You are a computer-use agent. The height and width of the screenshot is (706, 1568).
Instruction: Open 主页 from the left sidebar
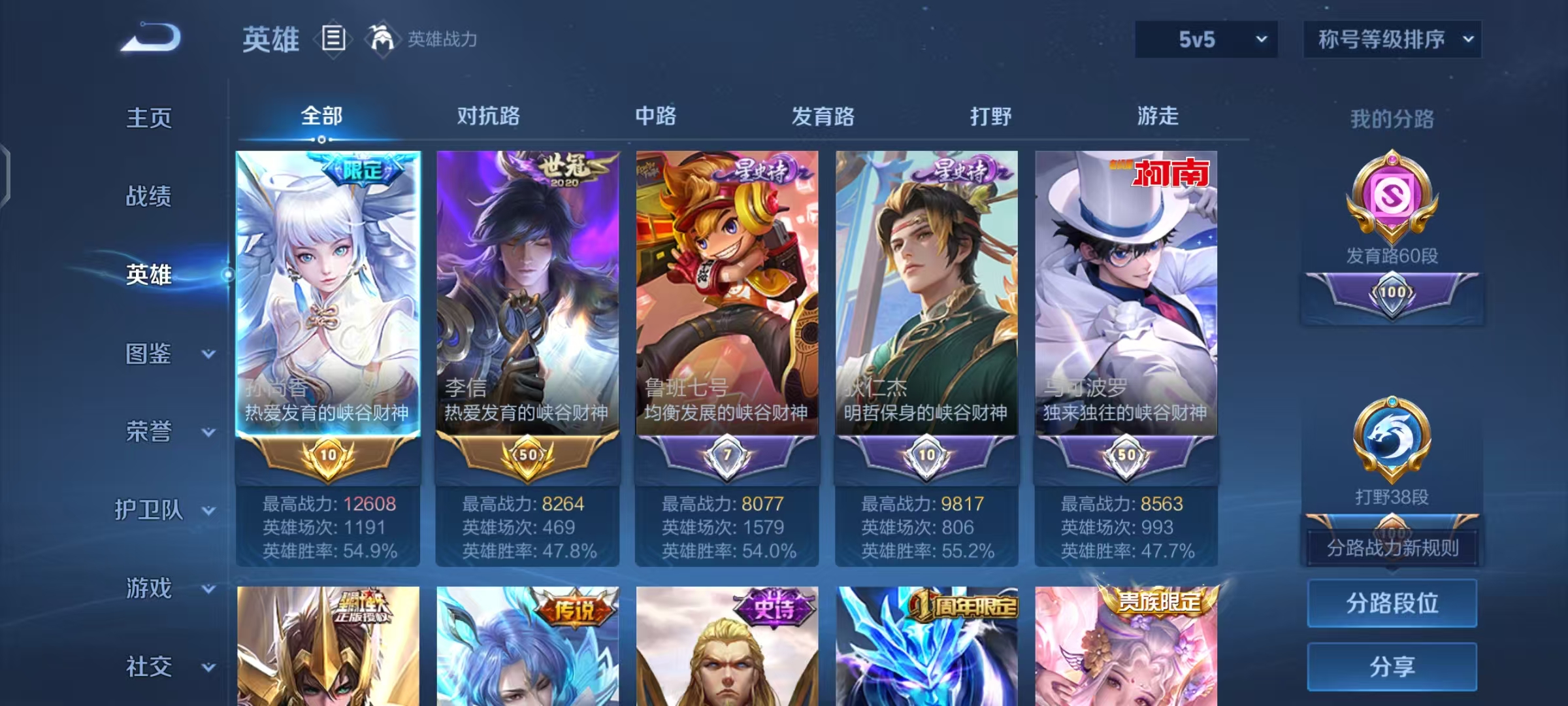(x=149, y=119)
